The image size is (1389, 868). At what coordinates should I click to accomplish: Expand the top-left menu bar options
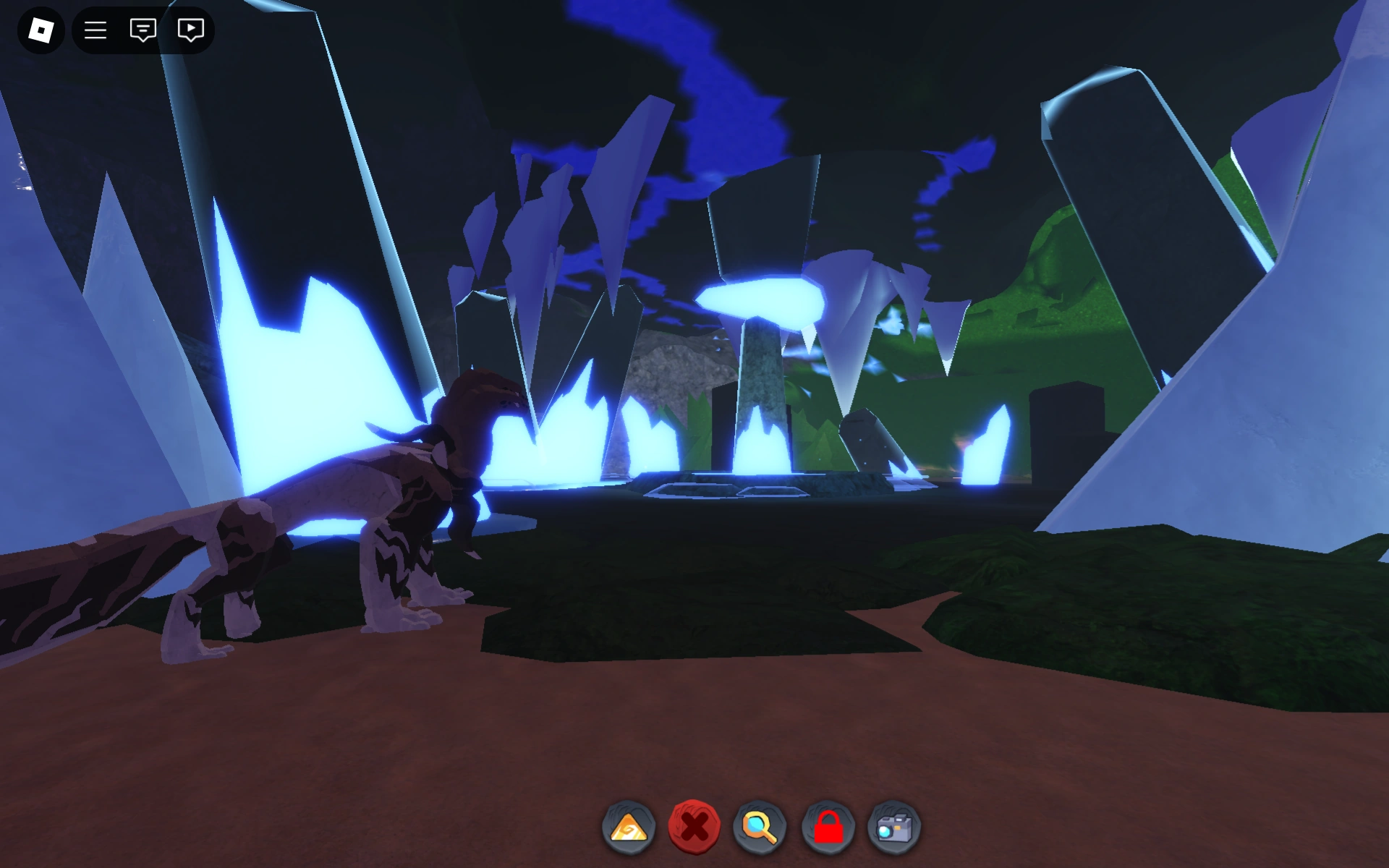pyautogui.click(x=96, y=30)
